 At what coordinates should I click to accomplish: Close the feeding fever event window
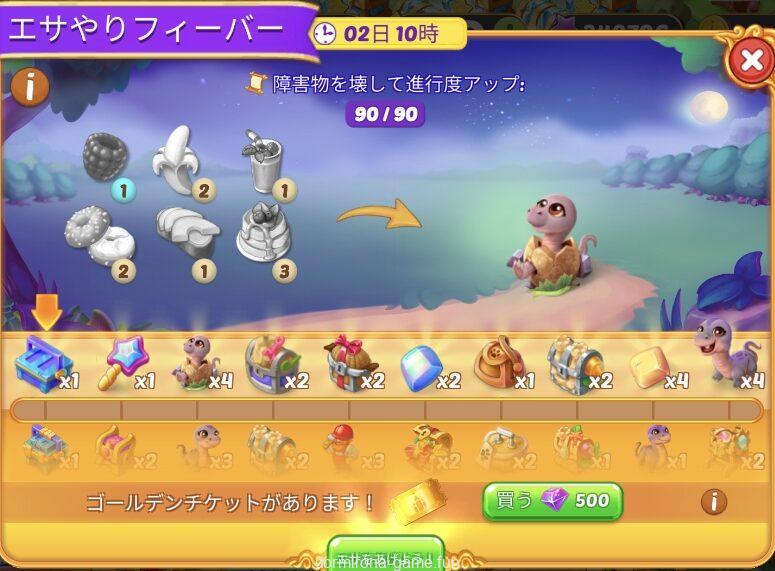[x=750, y=62]
